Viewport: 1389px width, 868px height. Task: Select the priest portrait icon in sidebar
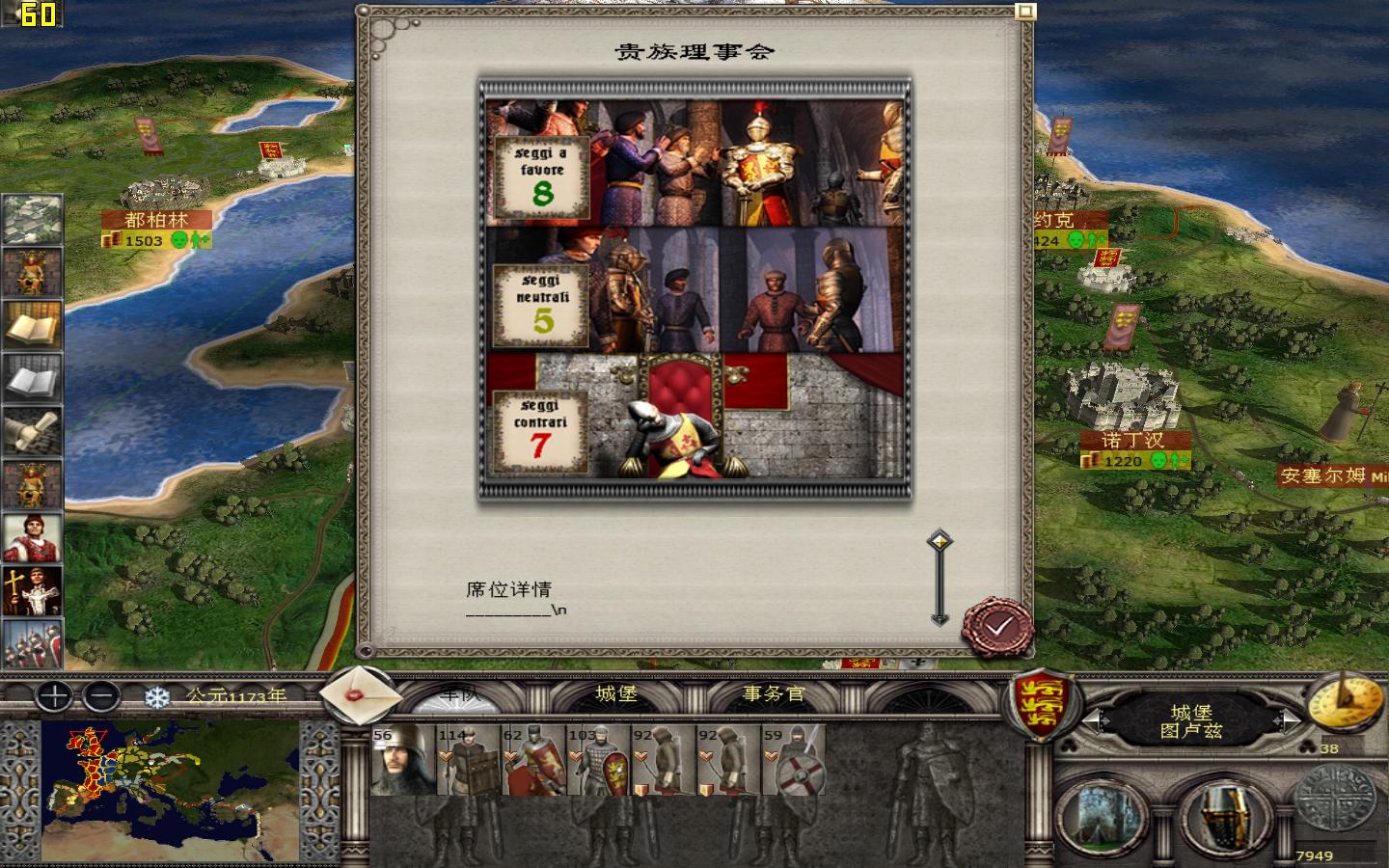pos(32,591)
